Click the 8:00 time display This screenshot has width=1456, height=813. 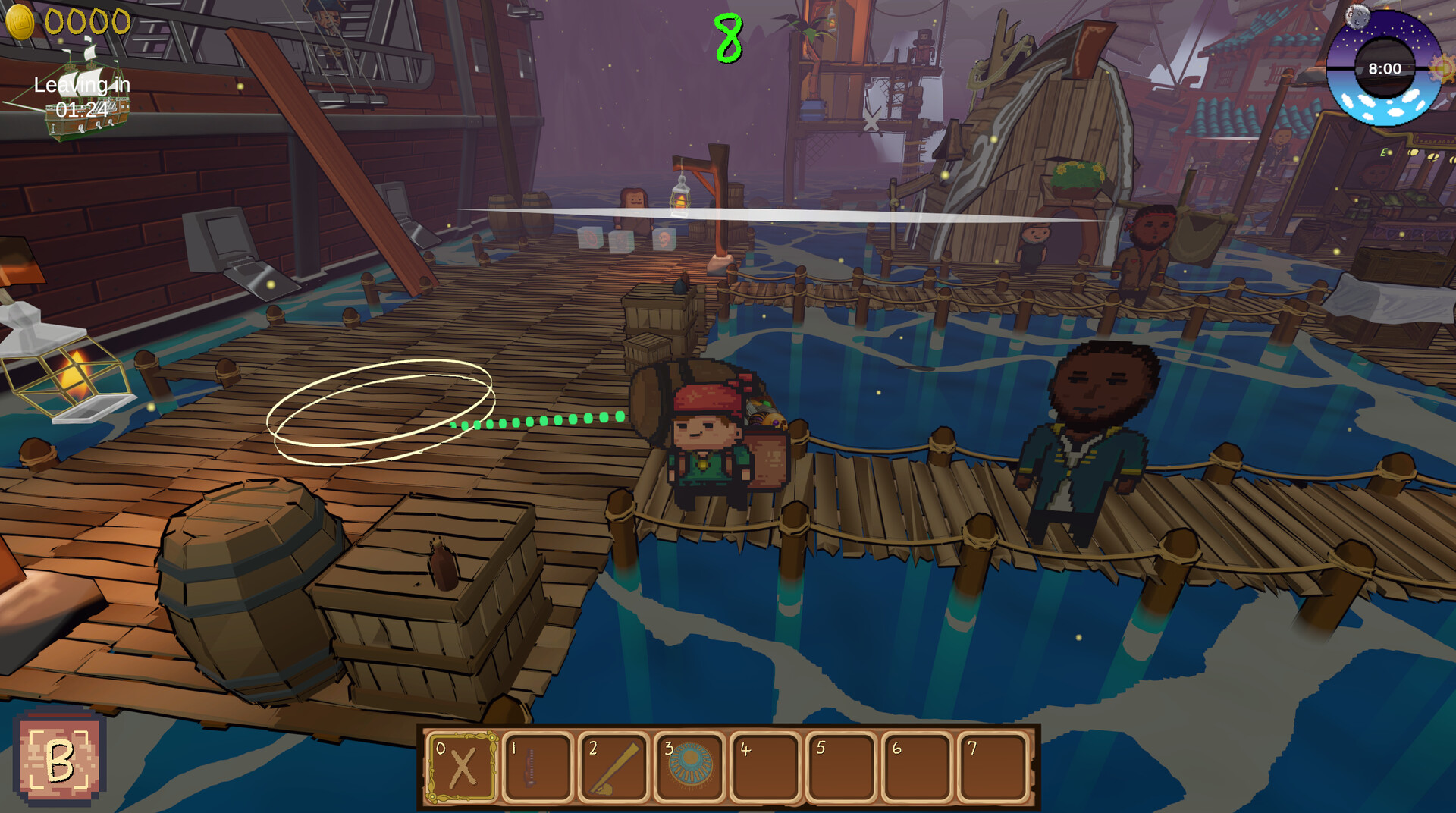pyautogui.click(x=1385, y=67)
